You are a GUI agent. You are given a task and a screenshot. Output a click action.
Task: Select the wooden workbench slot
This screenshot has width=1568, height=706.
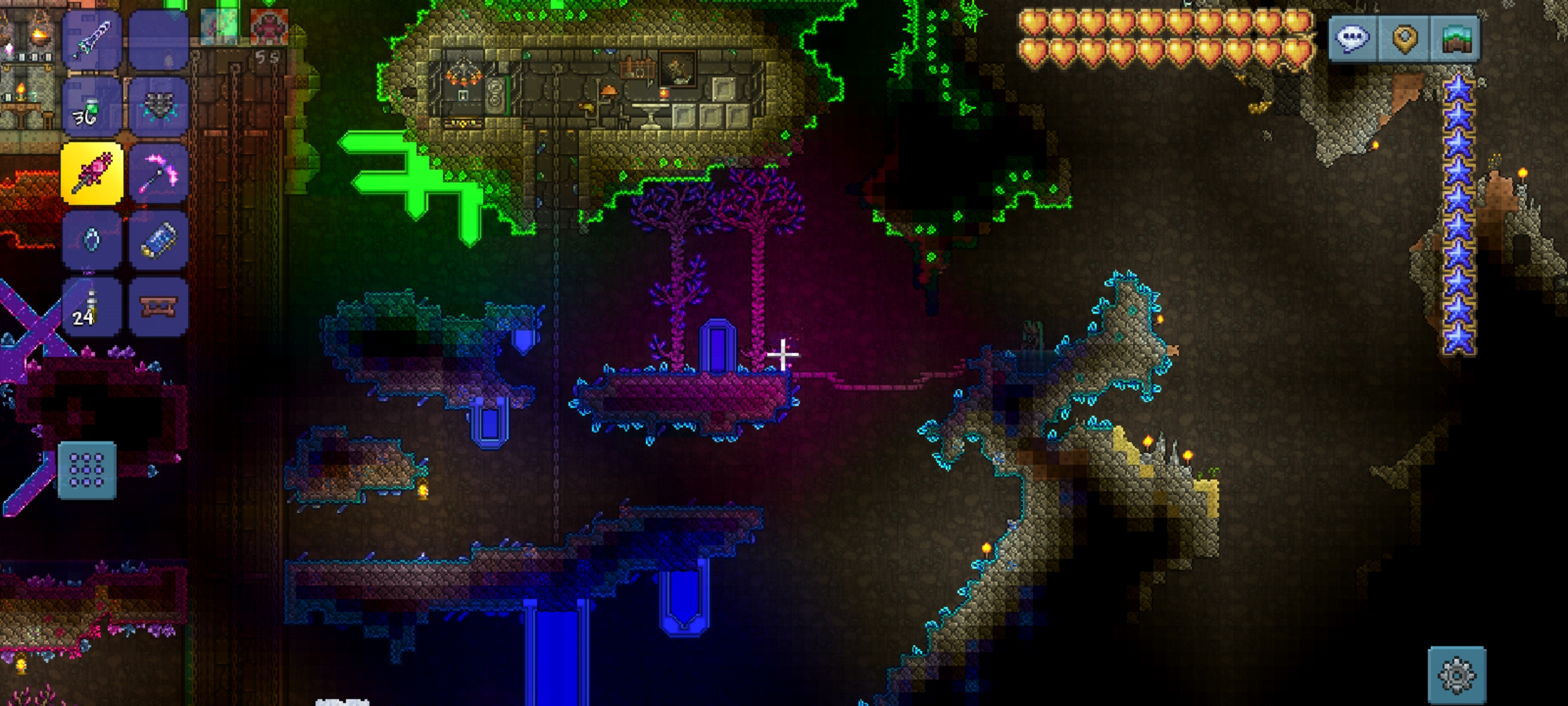click(158, 307)
